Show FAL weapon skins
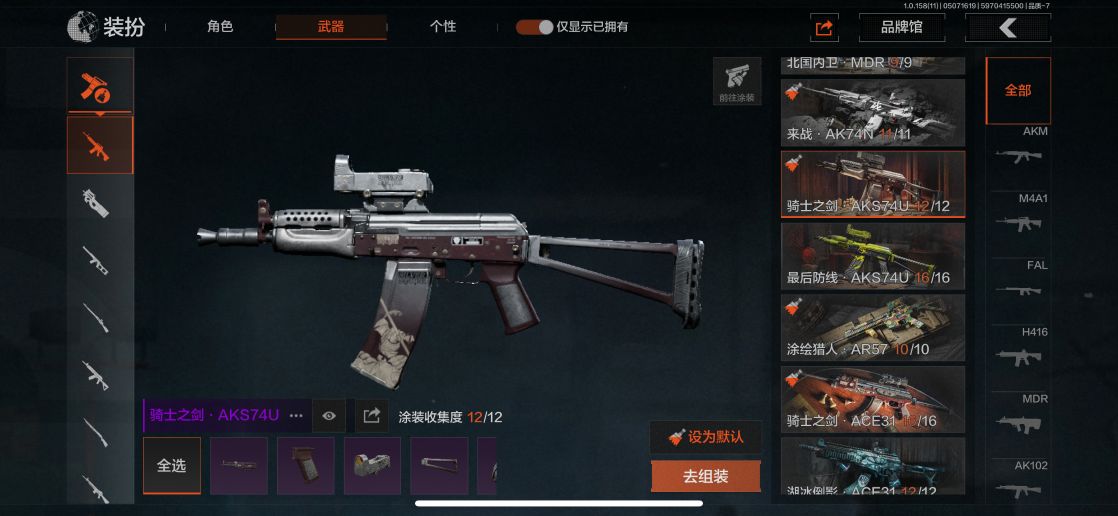 click(x=1019, y=282)
